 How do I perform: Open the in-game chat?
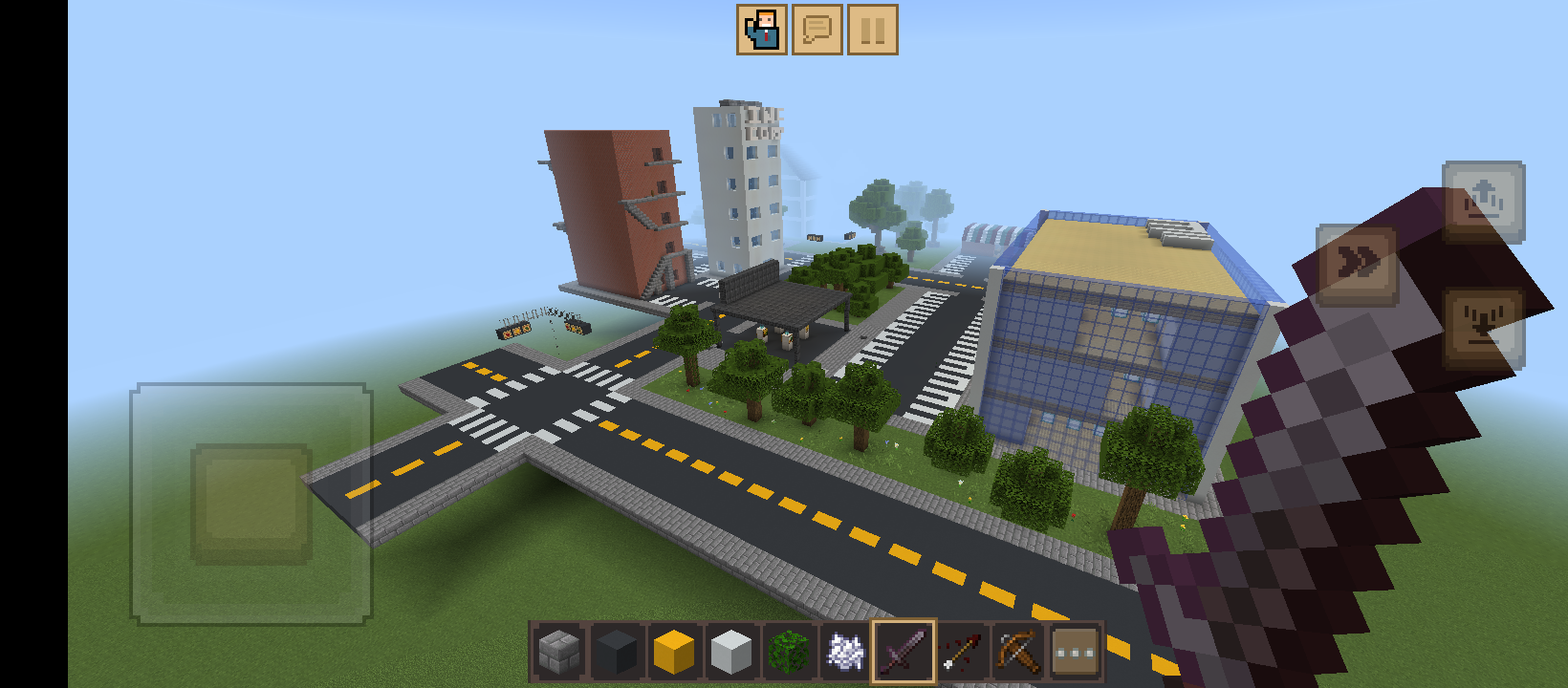coord(817,30)
